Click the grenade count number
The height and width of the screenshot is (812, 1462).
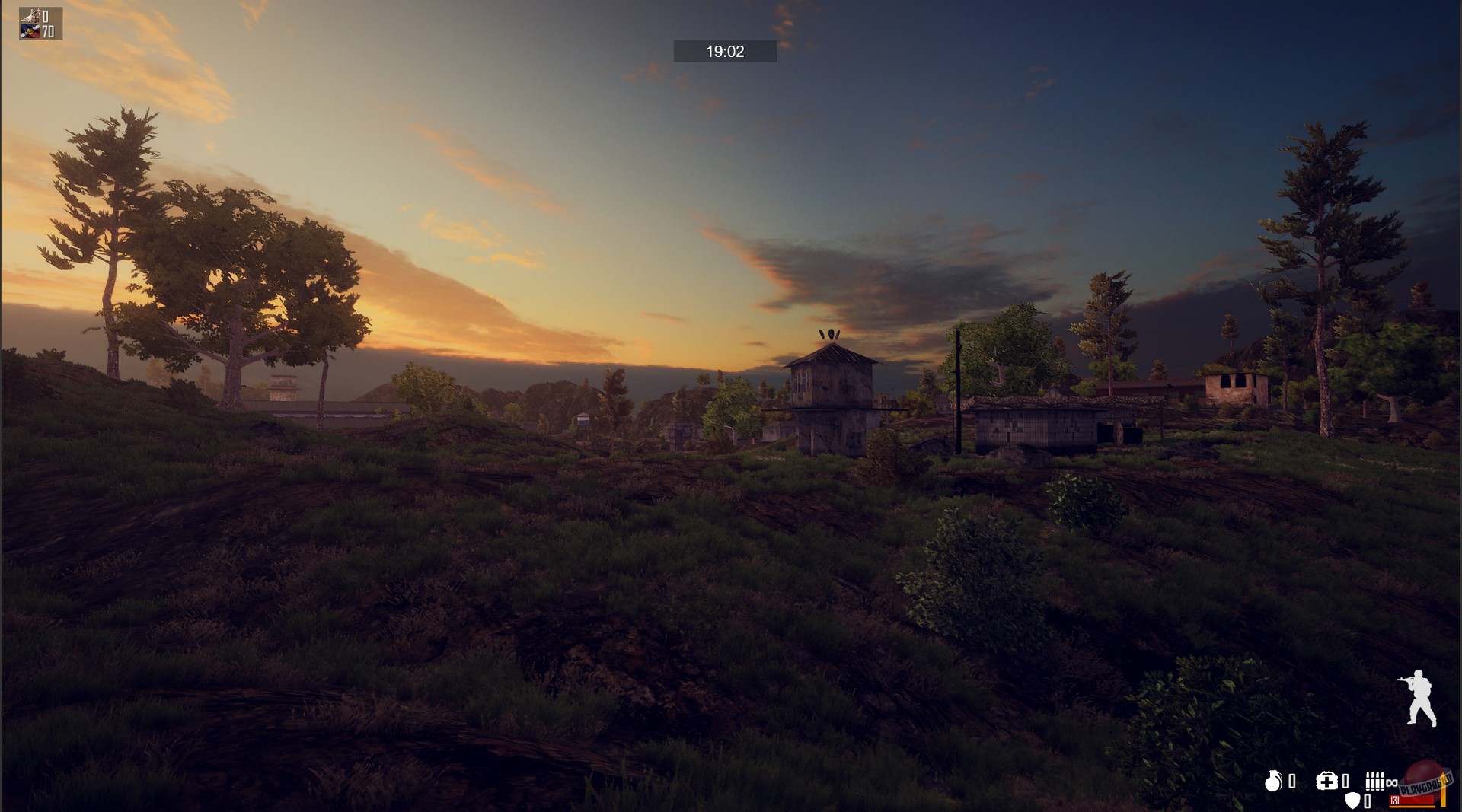pos(1291,782)
